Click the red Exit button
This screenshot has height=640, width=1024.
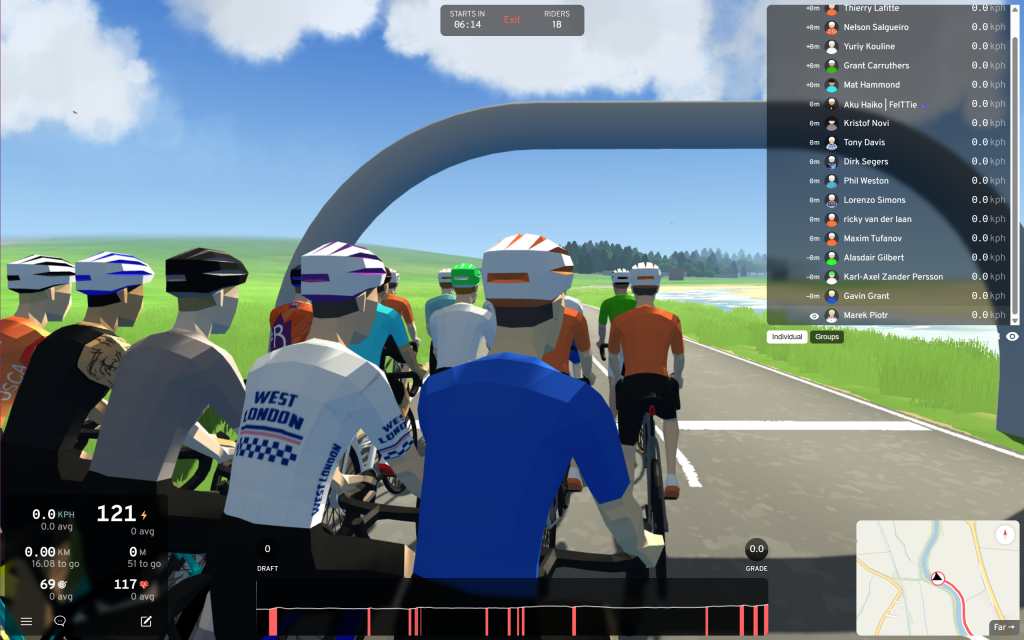pos(512,20)
